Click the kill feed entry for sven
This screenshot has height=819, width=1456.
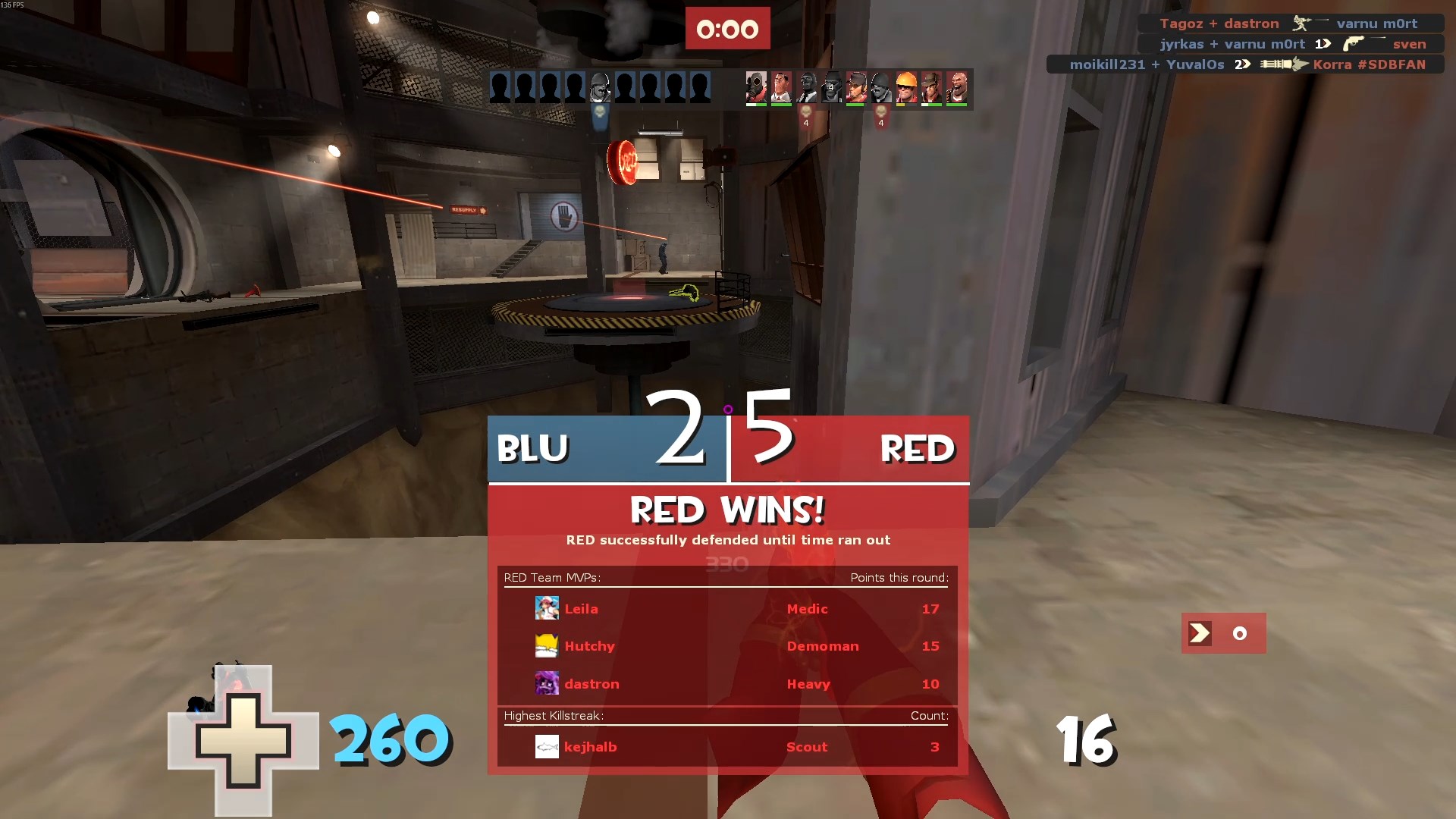1291,44
